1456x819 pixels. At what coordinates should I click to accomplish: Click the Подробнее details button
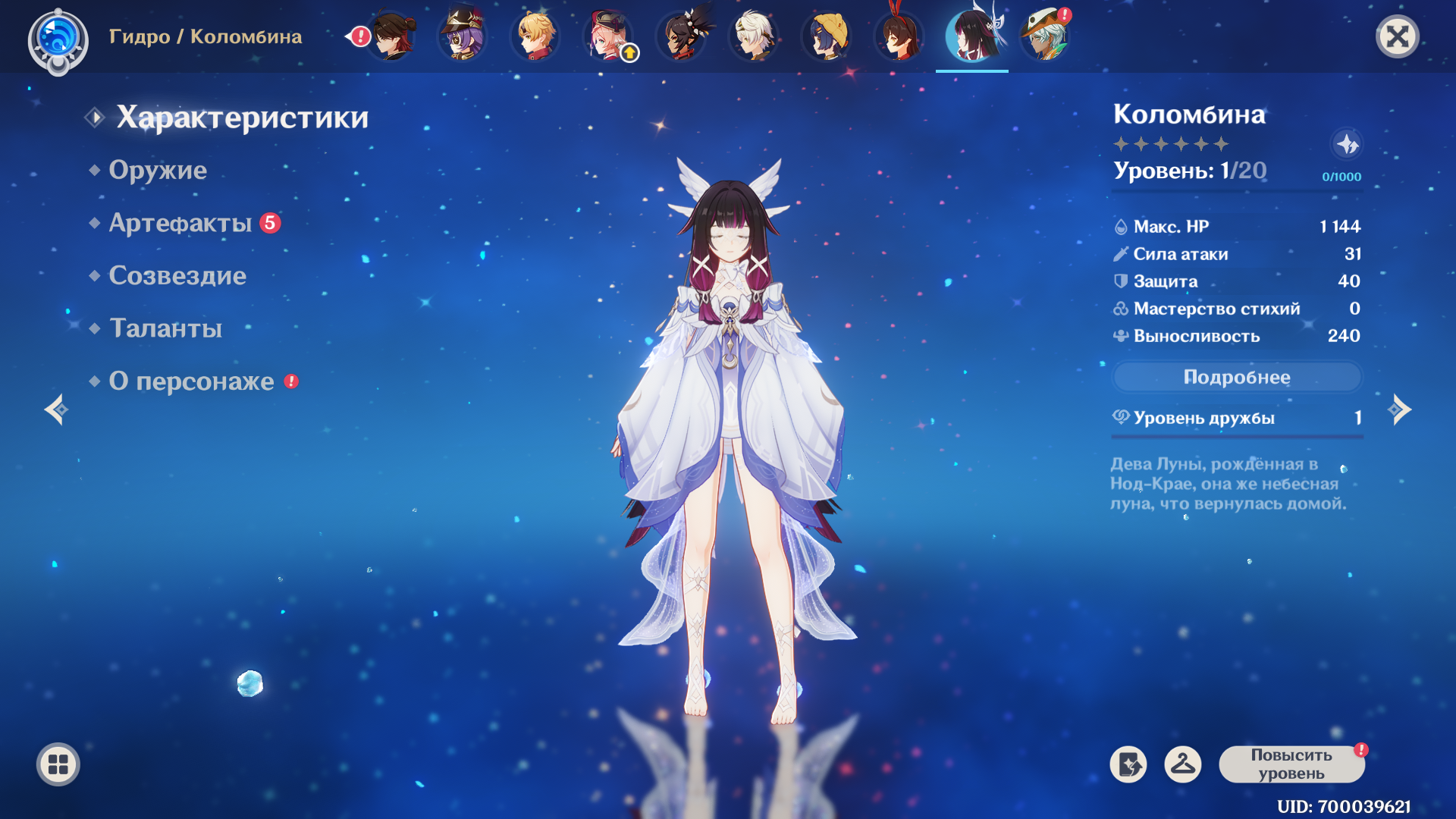coord(1237,377)
